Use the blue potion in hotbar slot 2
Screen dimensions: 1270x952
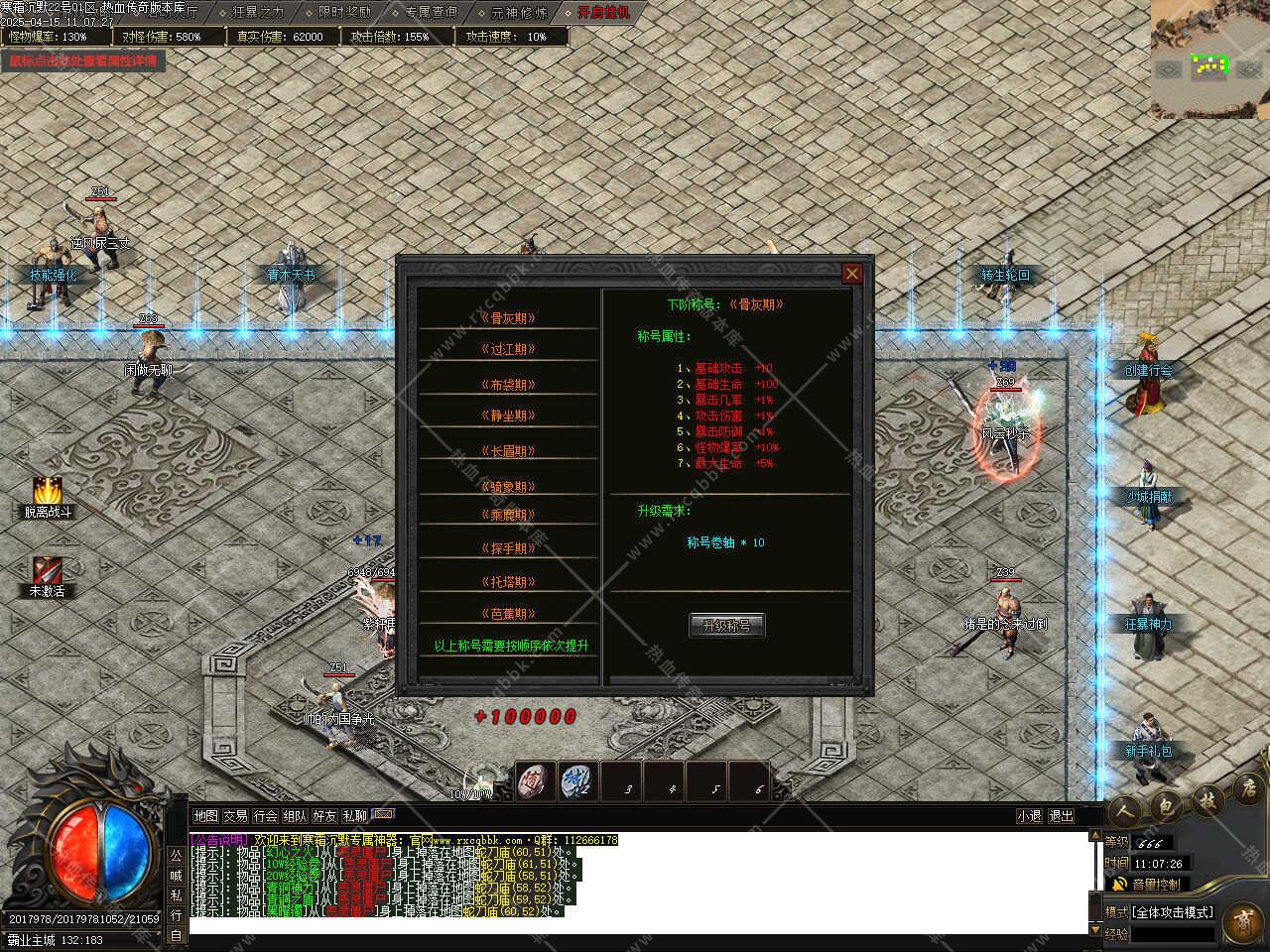[x=578, y=780]
